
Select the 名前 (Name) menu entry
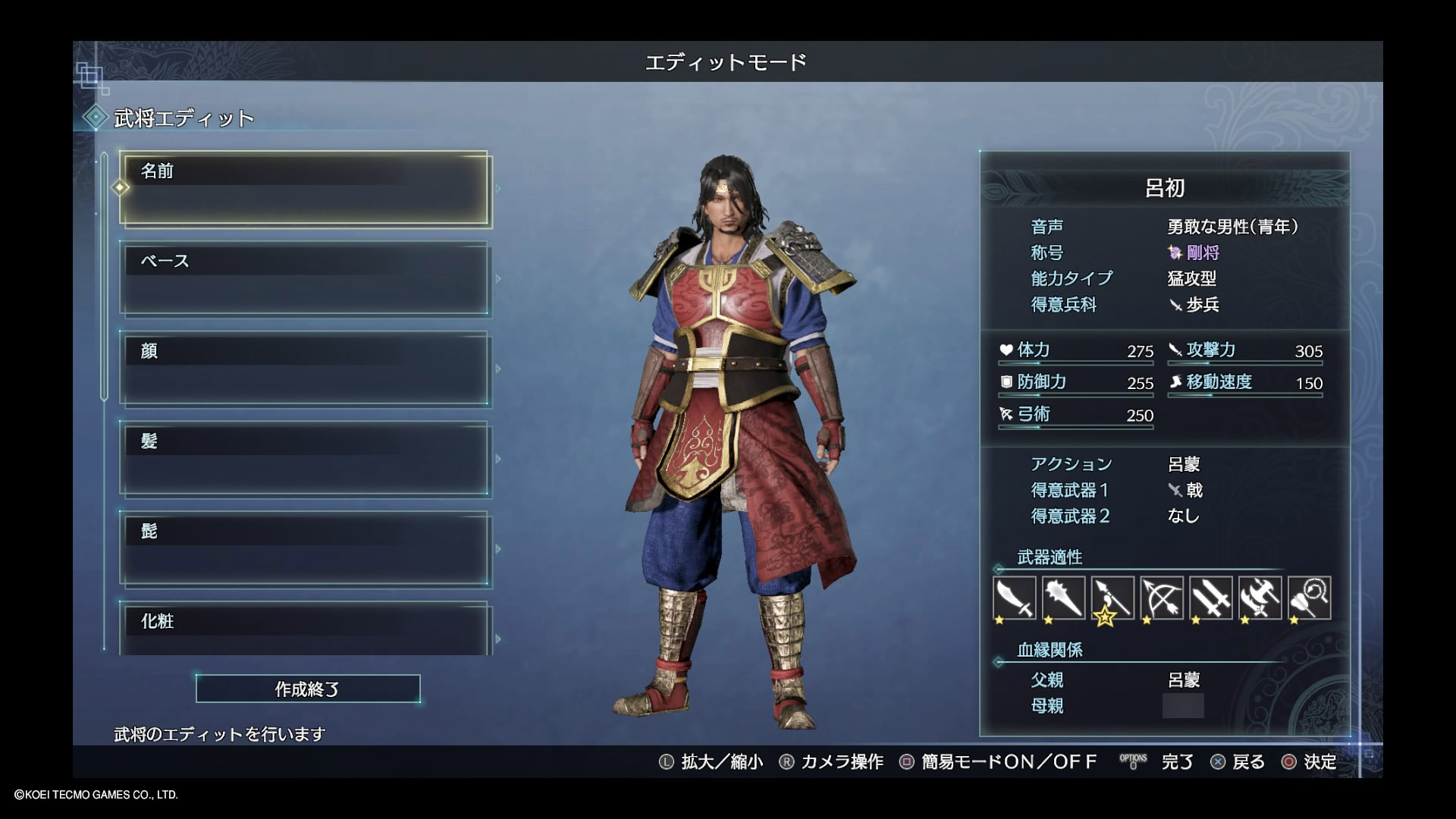click(304, 189)
